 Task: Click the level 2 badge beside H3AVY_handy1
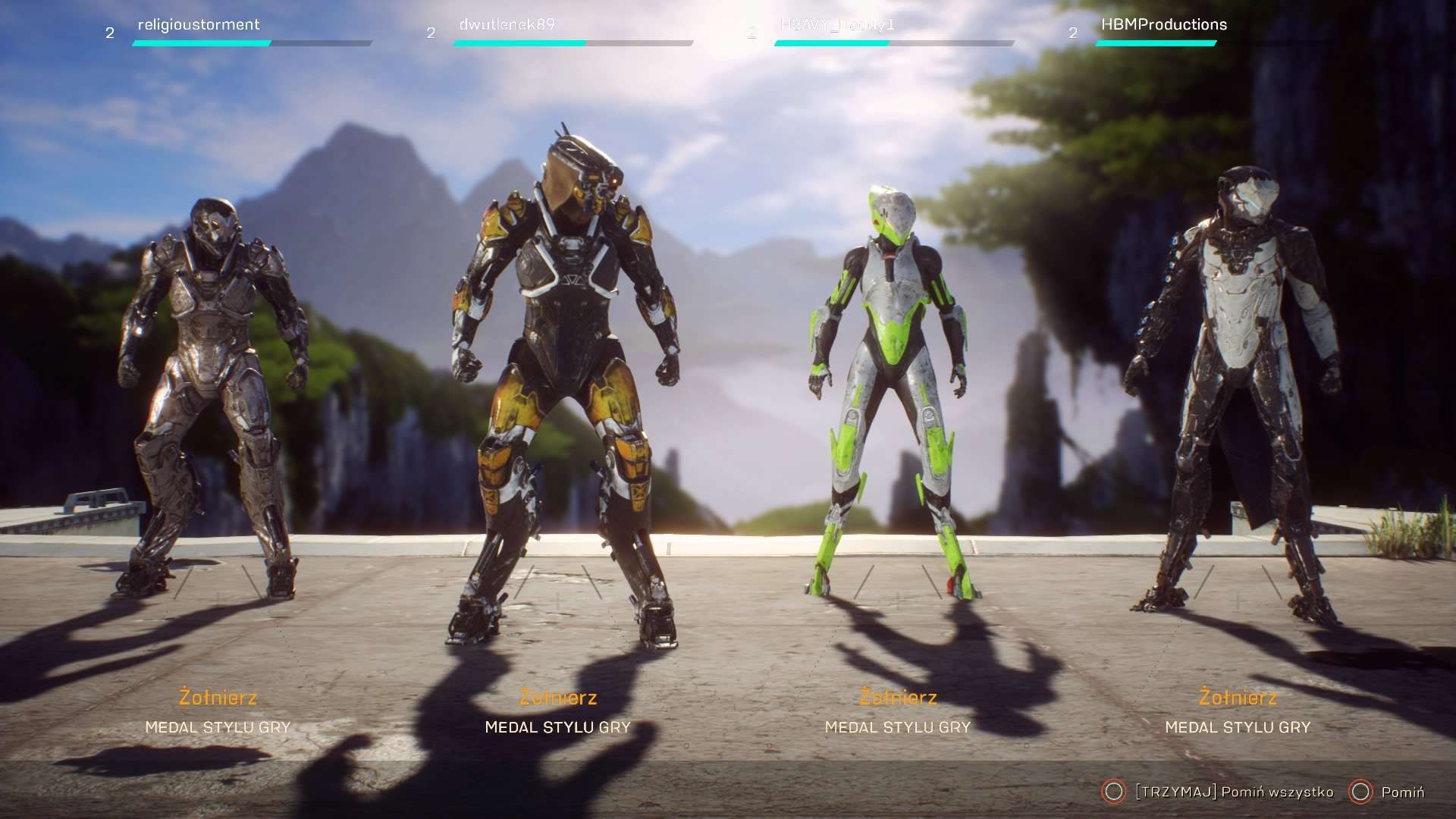click(752, 33)
